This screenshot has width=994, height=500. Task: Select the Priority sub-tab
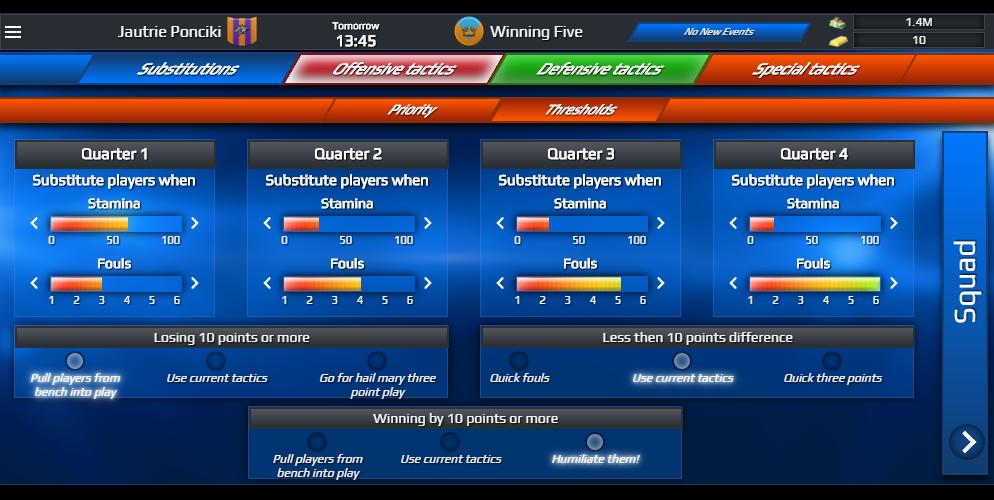tap(411, 110)
